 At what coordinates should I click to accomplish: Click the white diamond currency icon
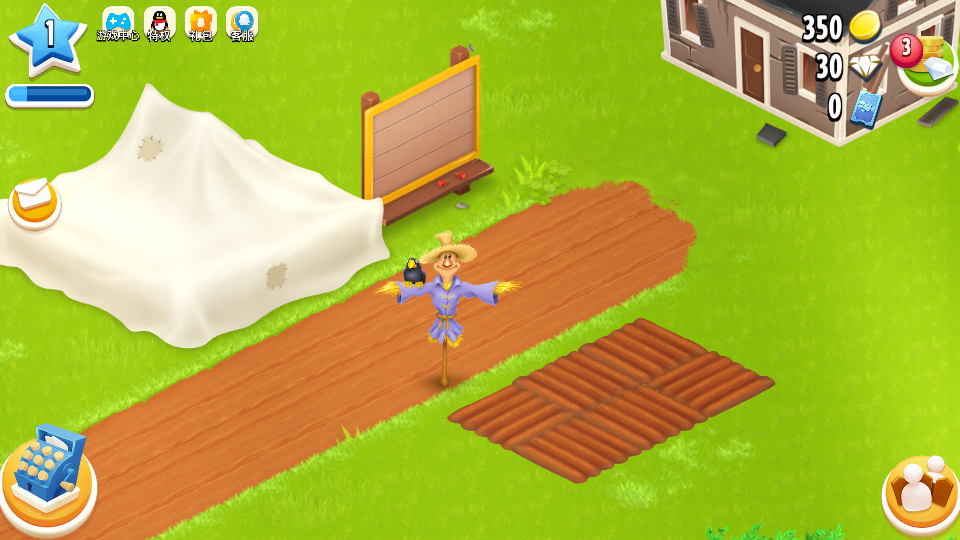(x=864, y=67)
